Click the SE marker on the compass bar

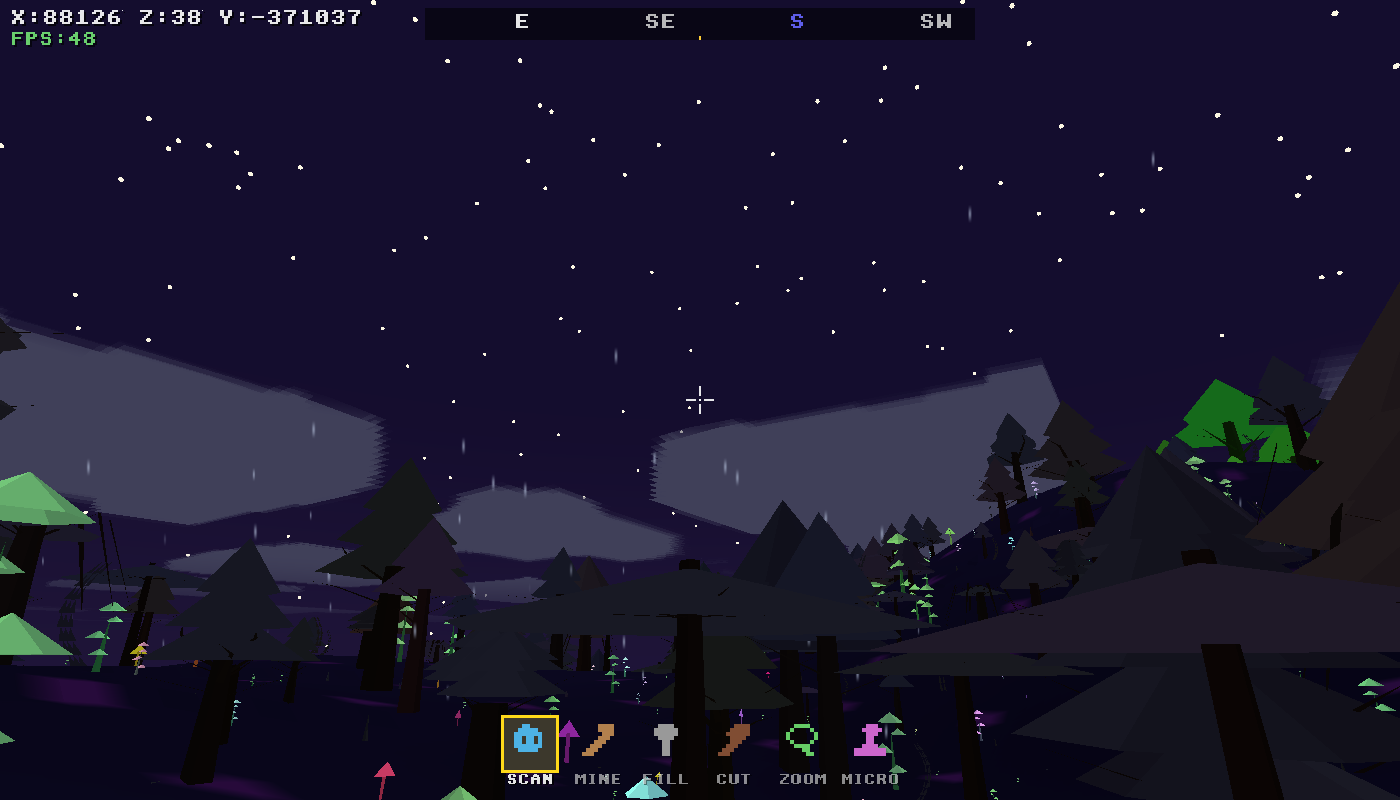point(659,22)
